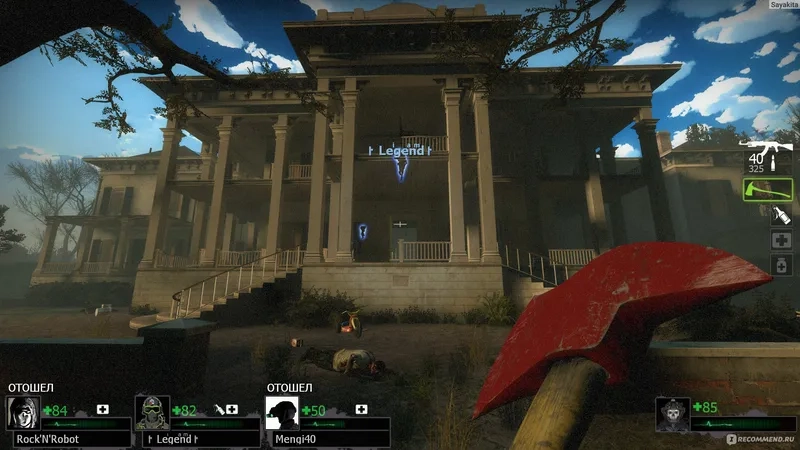Click the Molotov icon in Legend's panel

click(x=219, y=409)
